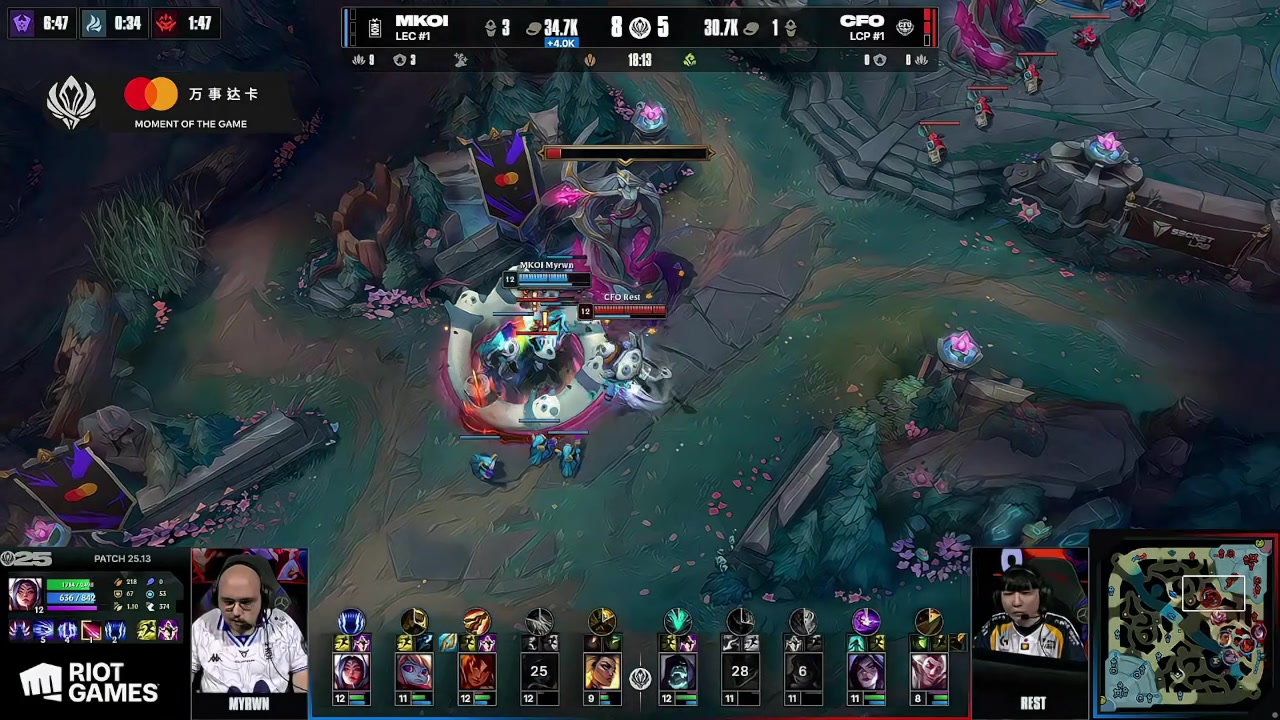Click the purple Teleport spell in stats panel
Image resolution: width=1280 pixels, height=720 pixels.
pos(169,631)
